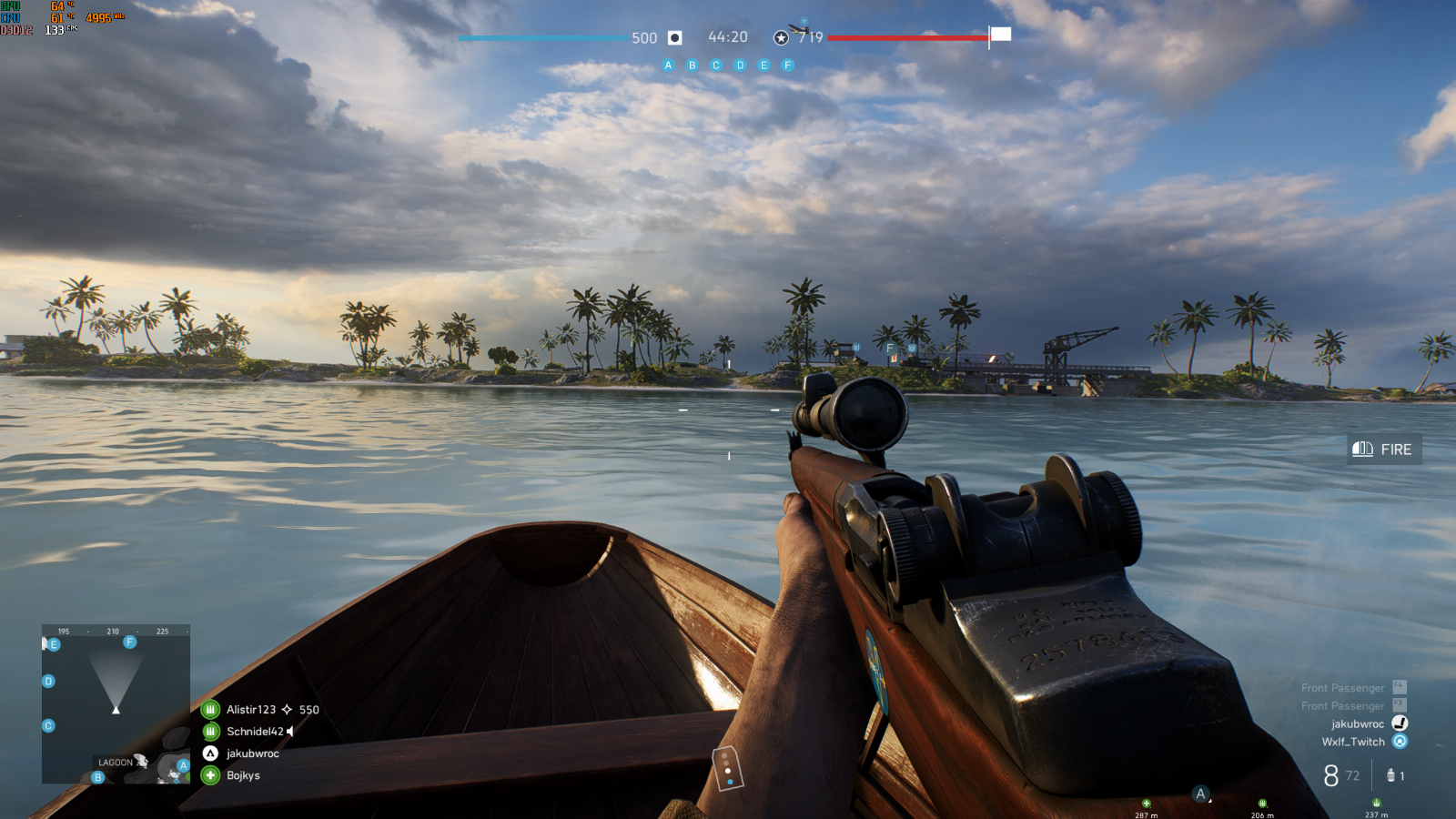Select objective D in the top flag row
The width and height of the screenshot is (1456, 819).
740,66
